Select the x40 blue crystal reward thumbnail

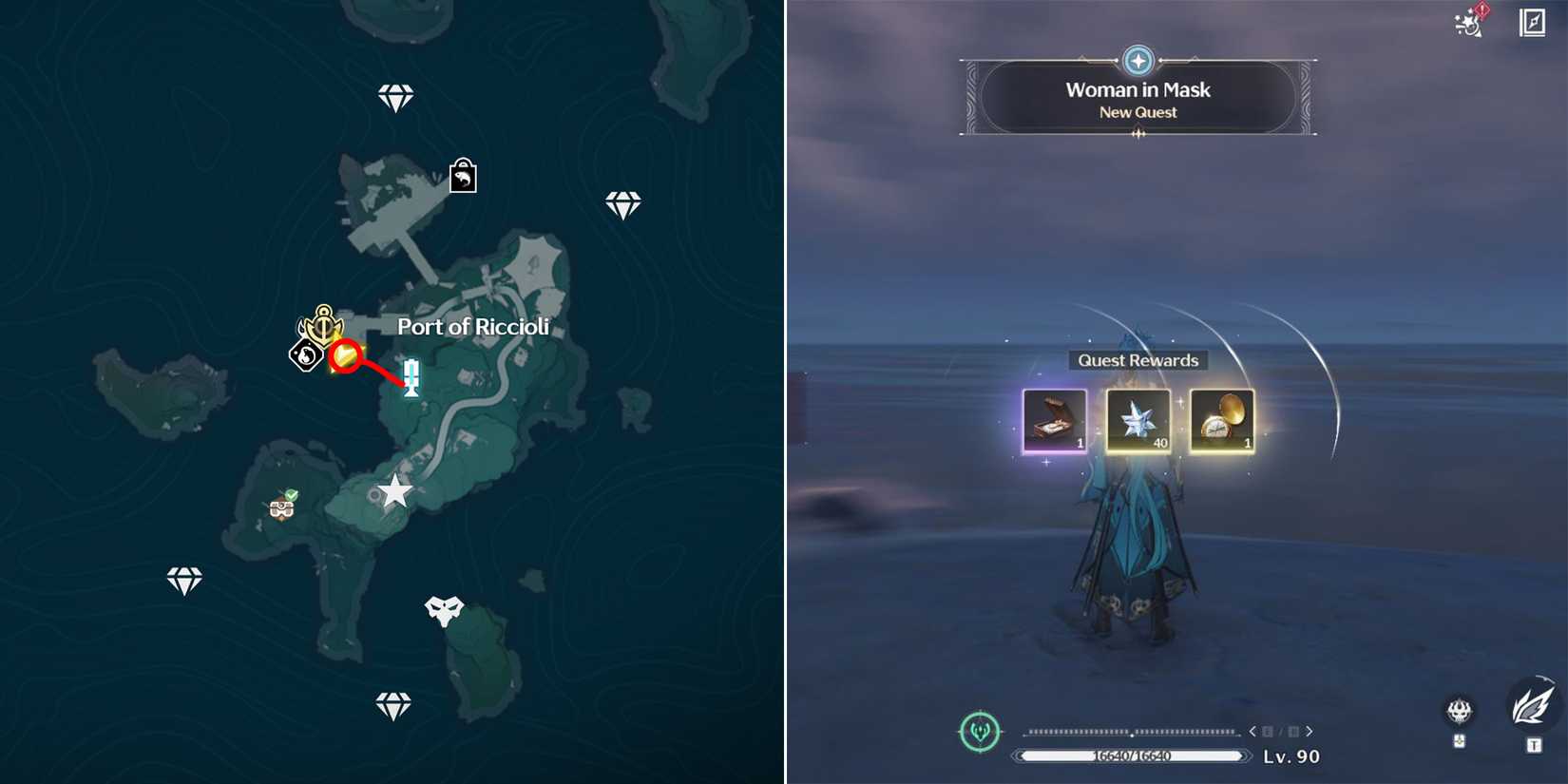tap(1138, 421)
